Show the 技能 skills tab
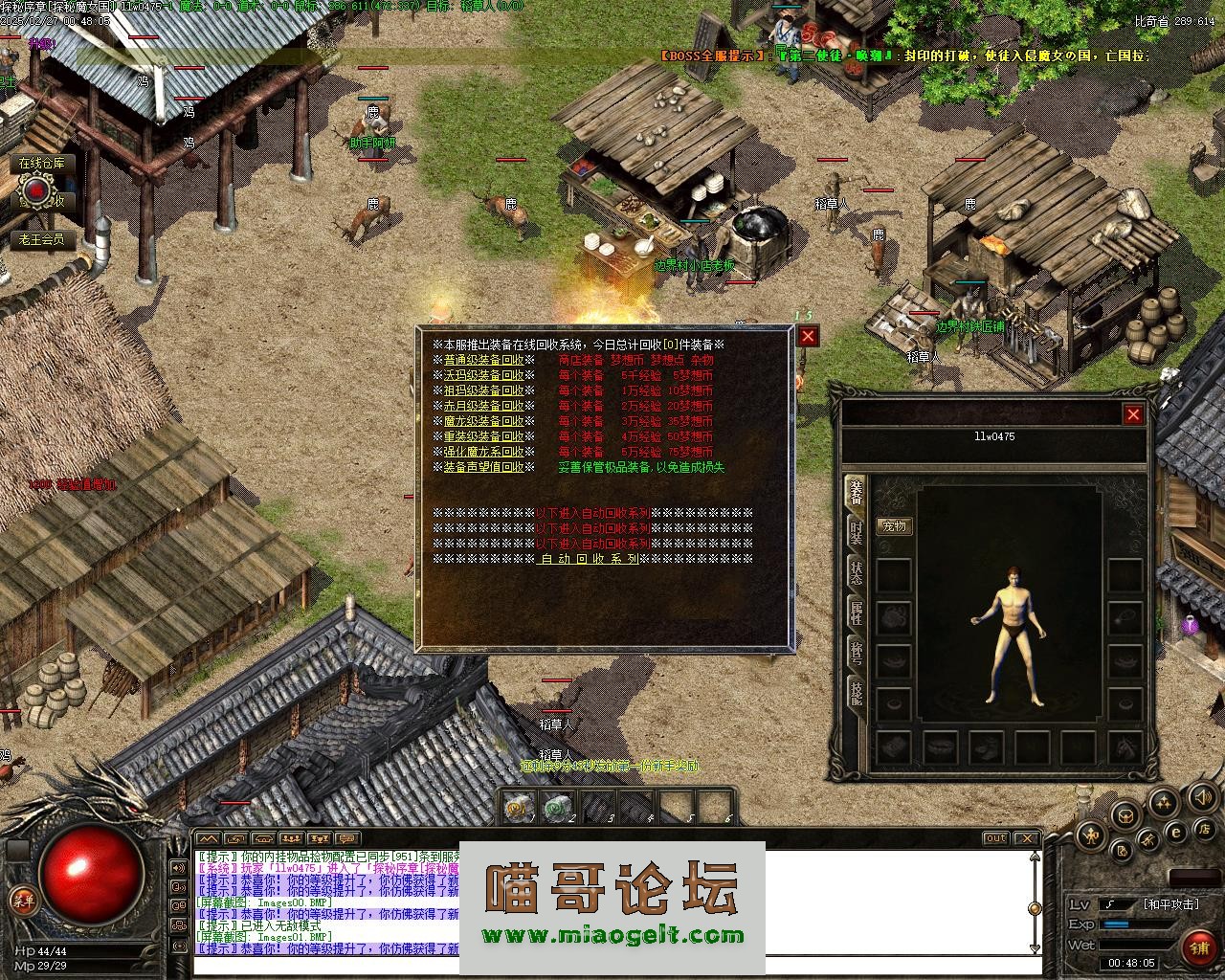The height and width of the screenshot is (980, 1225). click(857, 691)
